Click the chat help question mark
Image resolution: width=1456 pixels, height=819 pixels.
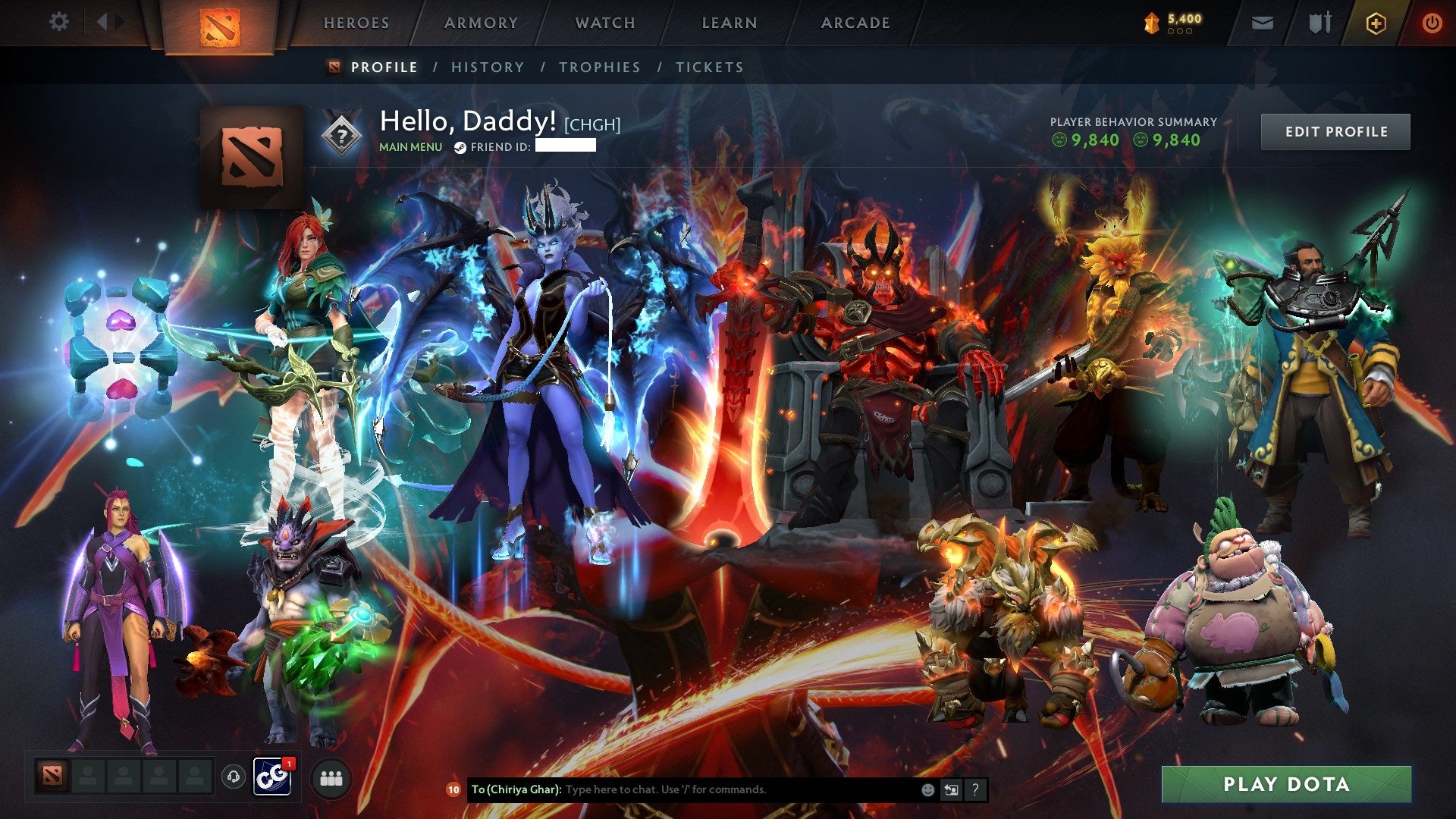point(974,789)
